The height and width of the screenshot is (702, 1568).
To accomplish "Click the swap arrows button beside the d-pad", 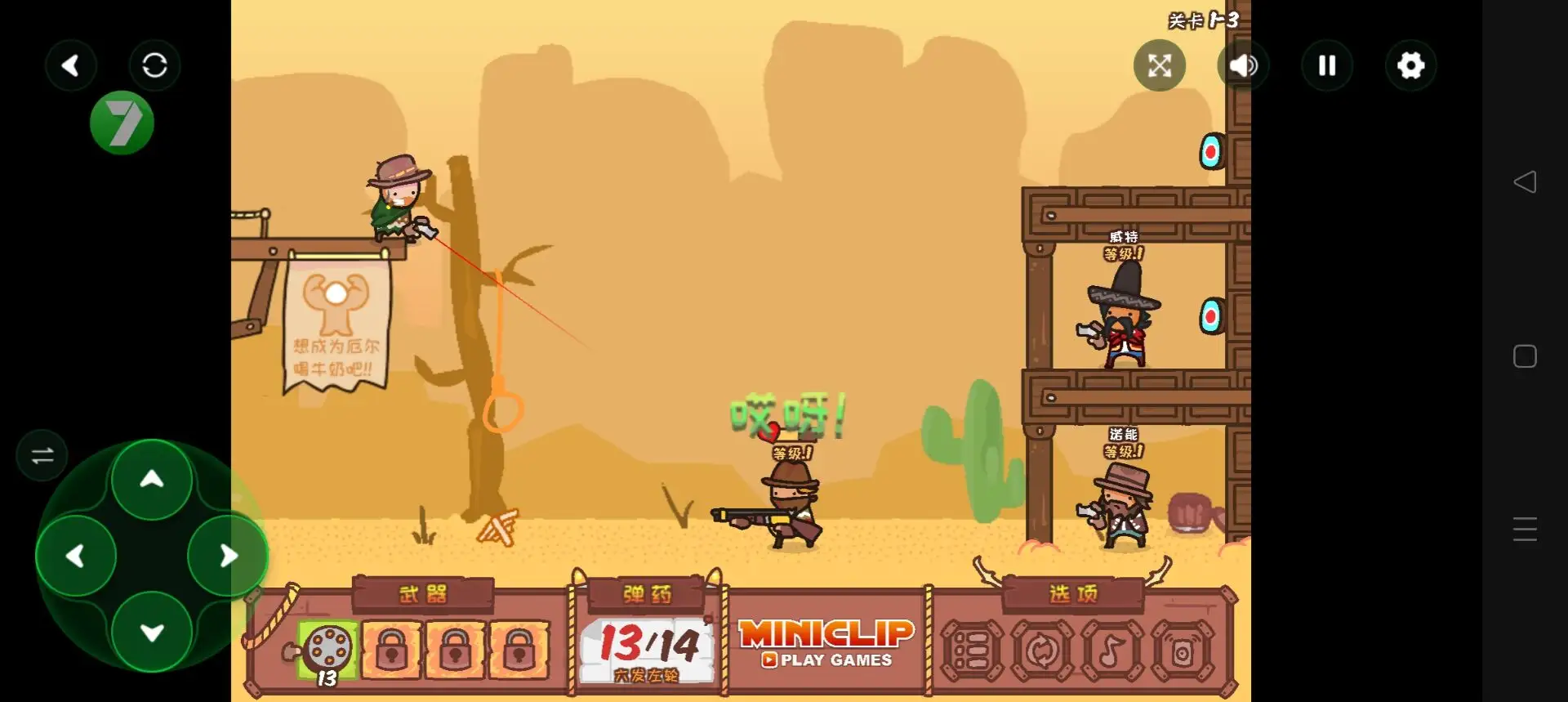I will pos(42,455).
